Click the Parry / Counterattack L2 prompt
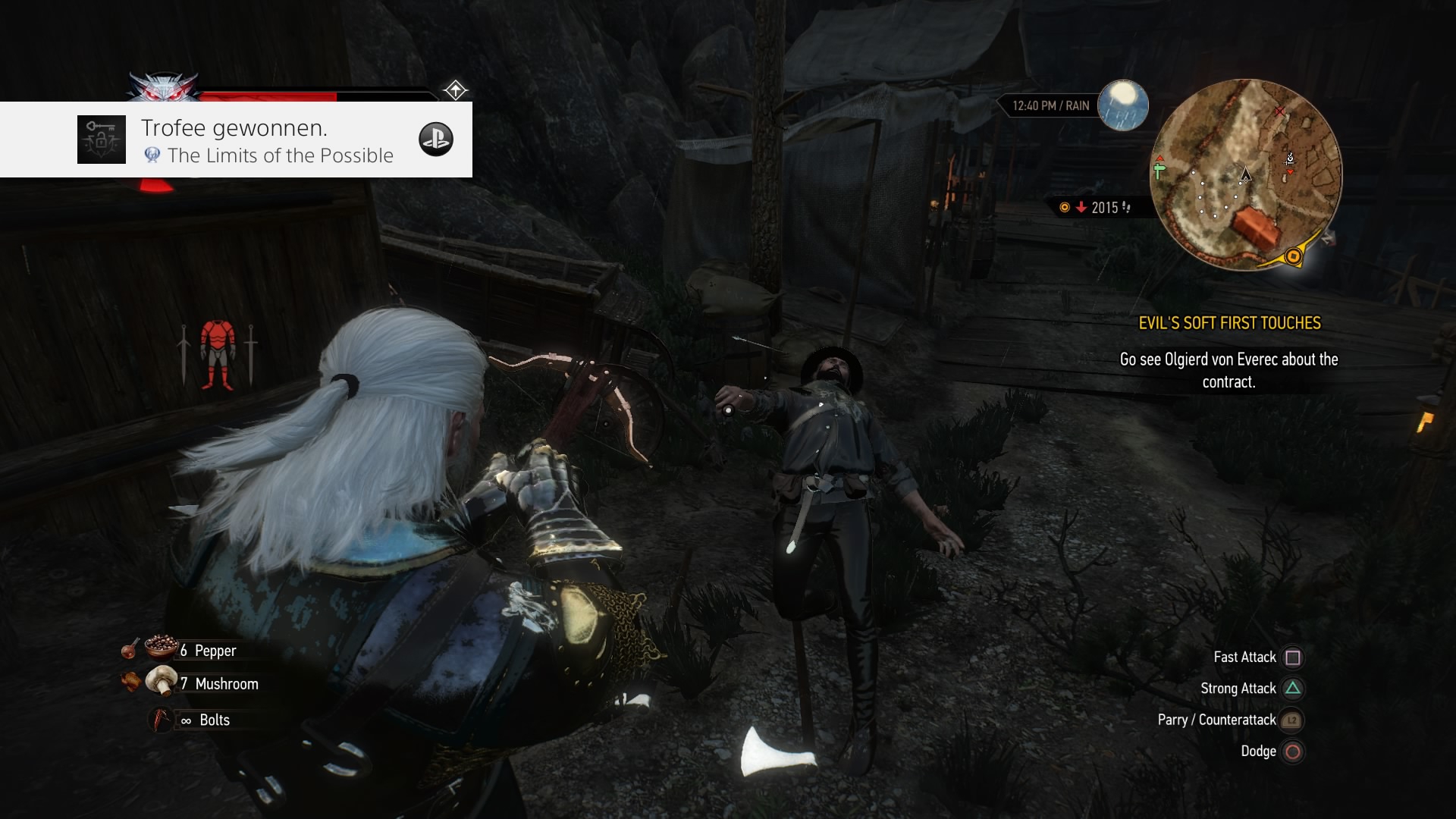The width and height of the screenshot is (1456, 819). point(1291,720)
